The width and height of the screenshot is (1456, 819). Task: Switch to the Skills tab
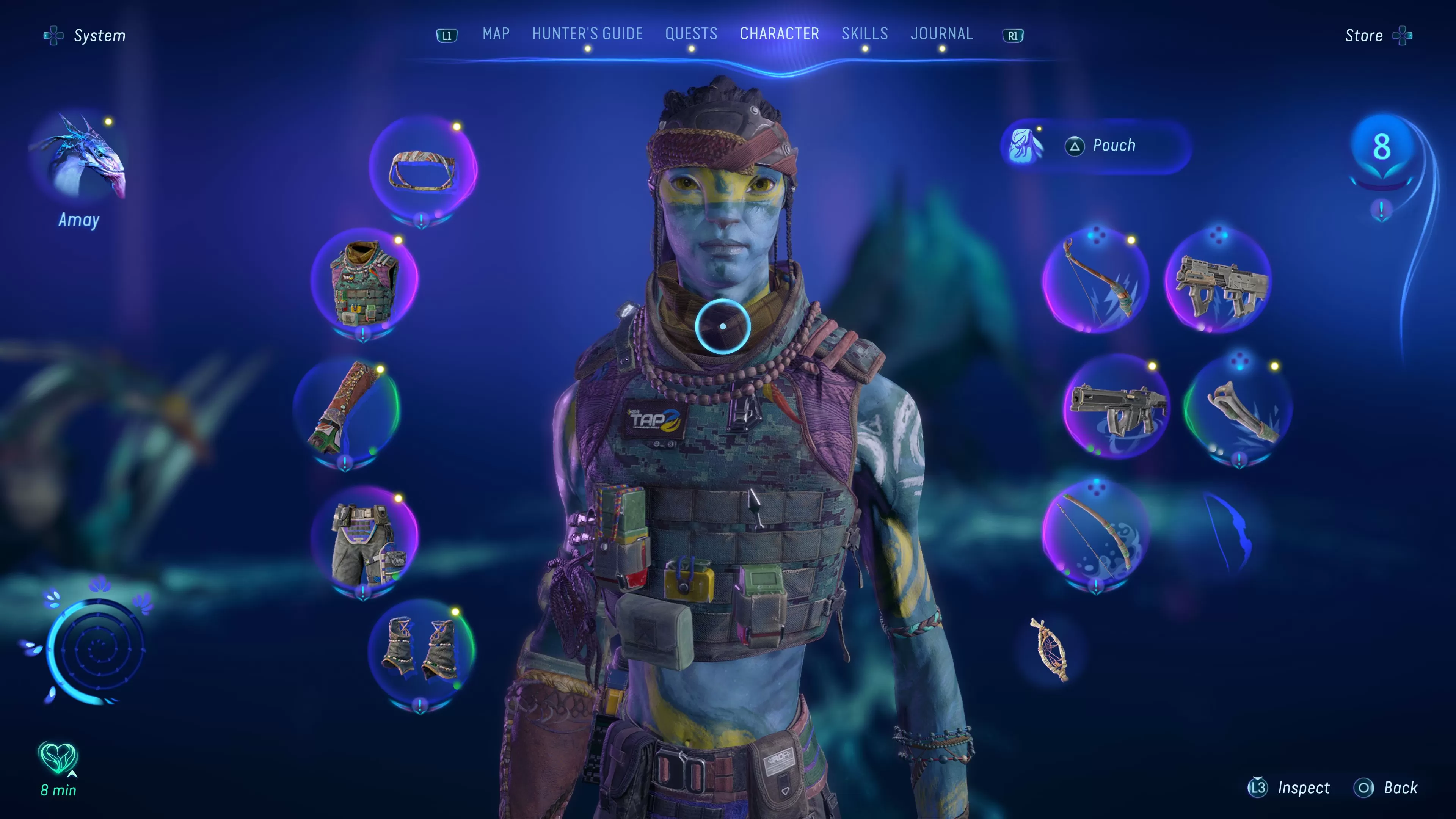[x=865, y=34]
